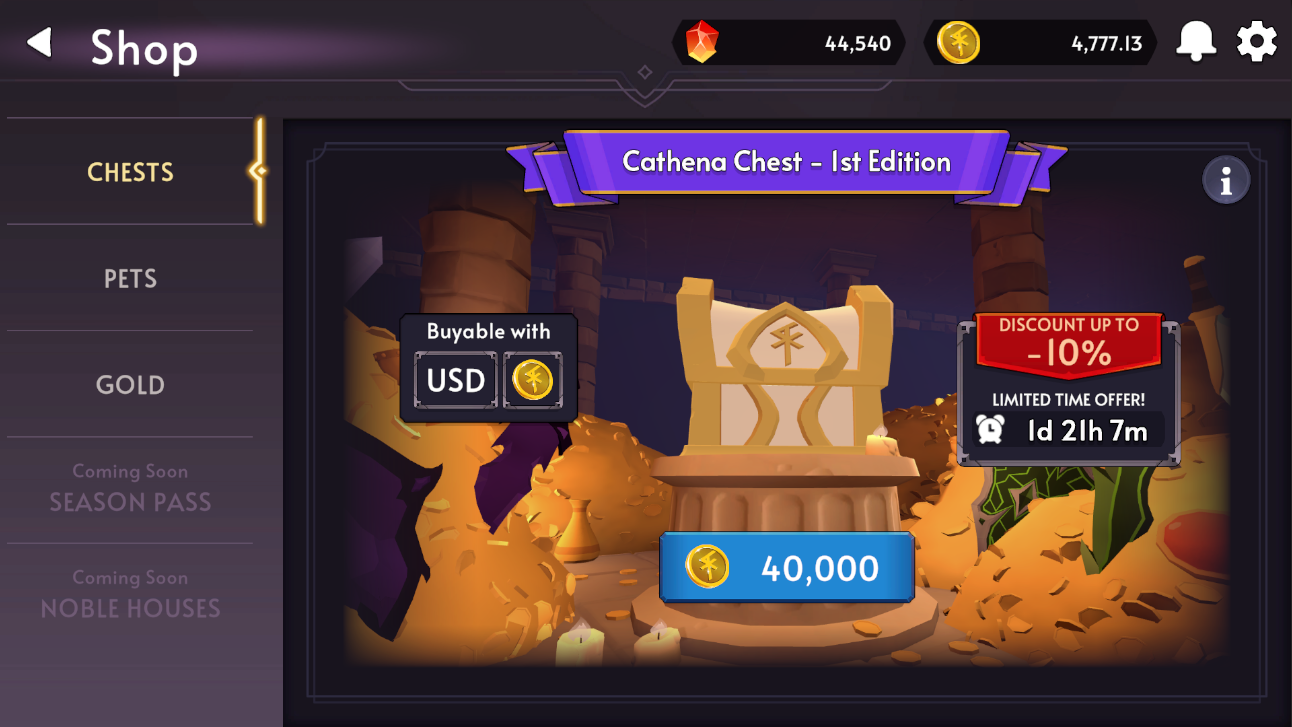Select the USD payment option

pyautogui.click(x=455, y=380)
